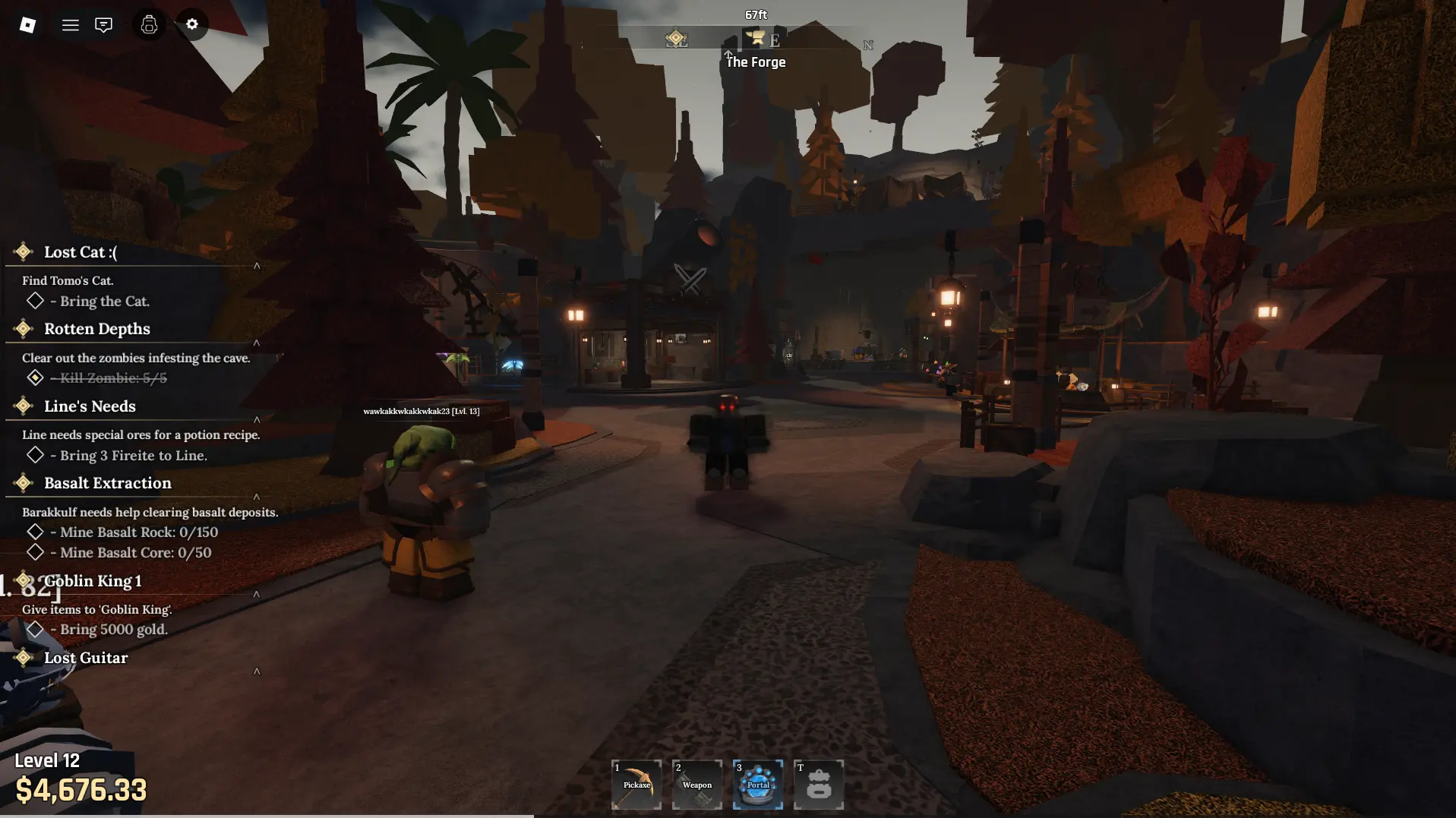Click the diamond quest marker near SE
The height and width of the screenshot is (818, 1456).
677,37
